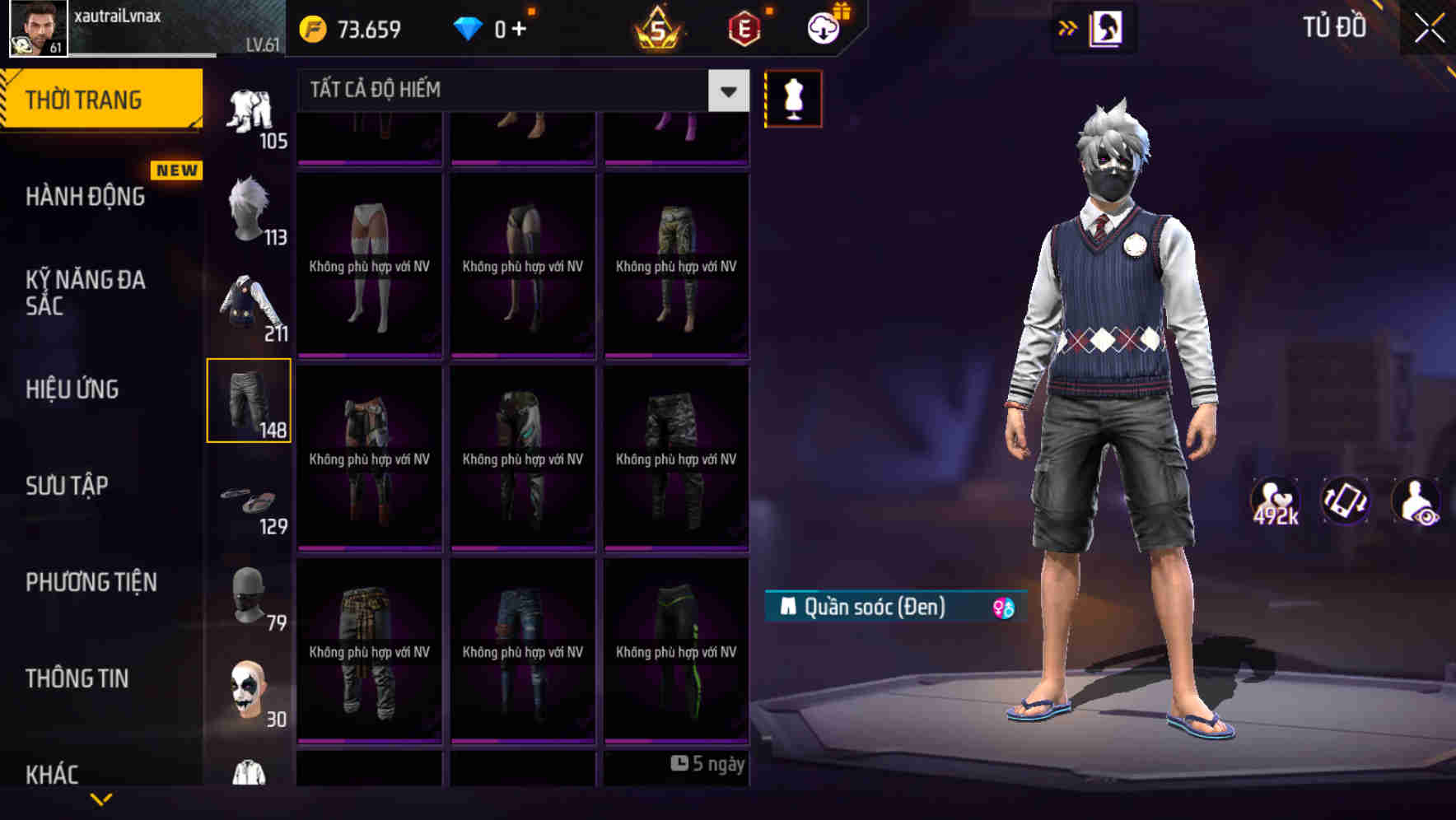Viewport: 1456px width, 820px height.
Task: Select the footwear category icon with 129 items
Action: [x=250, y=502]
